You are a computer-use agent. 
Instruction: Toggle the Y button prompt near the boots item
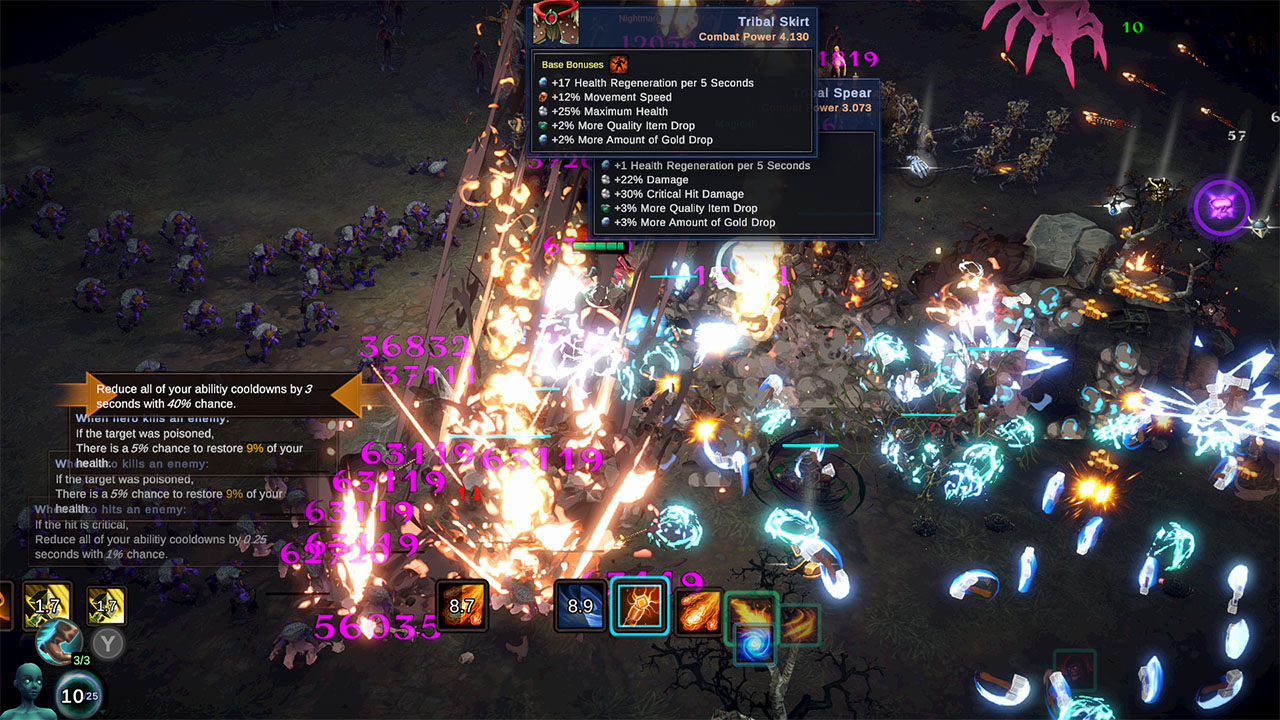(105, 643)
